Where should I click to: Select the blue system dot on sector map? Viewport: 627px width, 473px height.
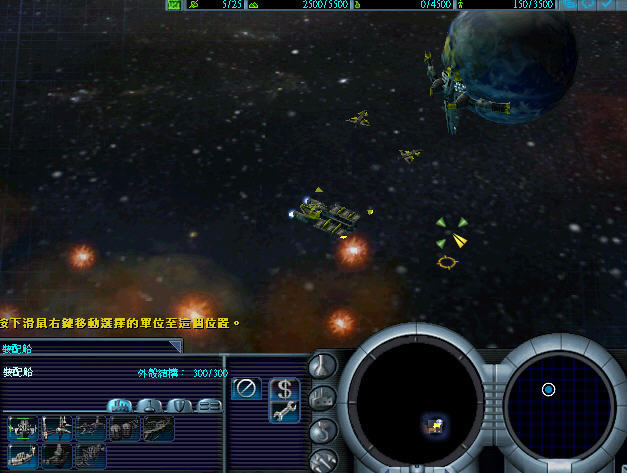pos(548,390)
